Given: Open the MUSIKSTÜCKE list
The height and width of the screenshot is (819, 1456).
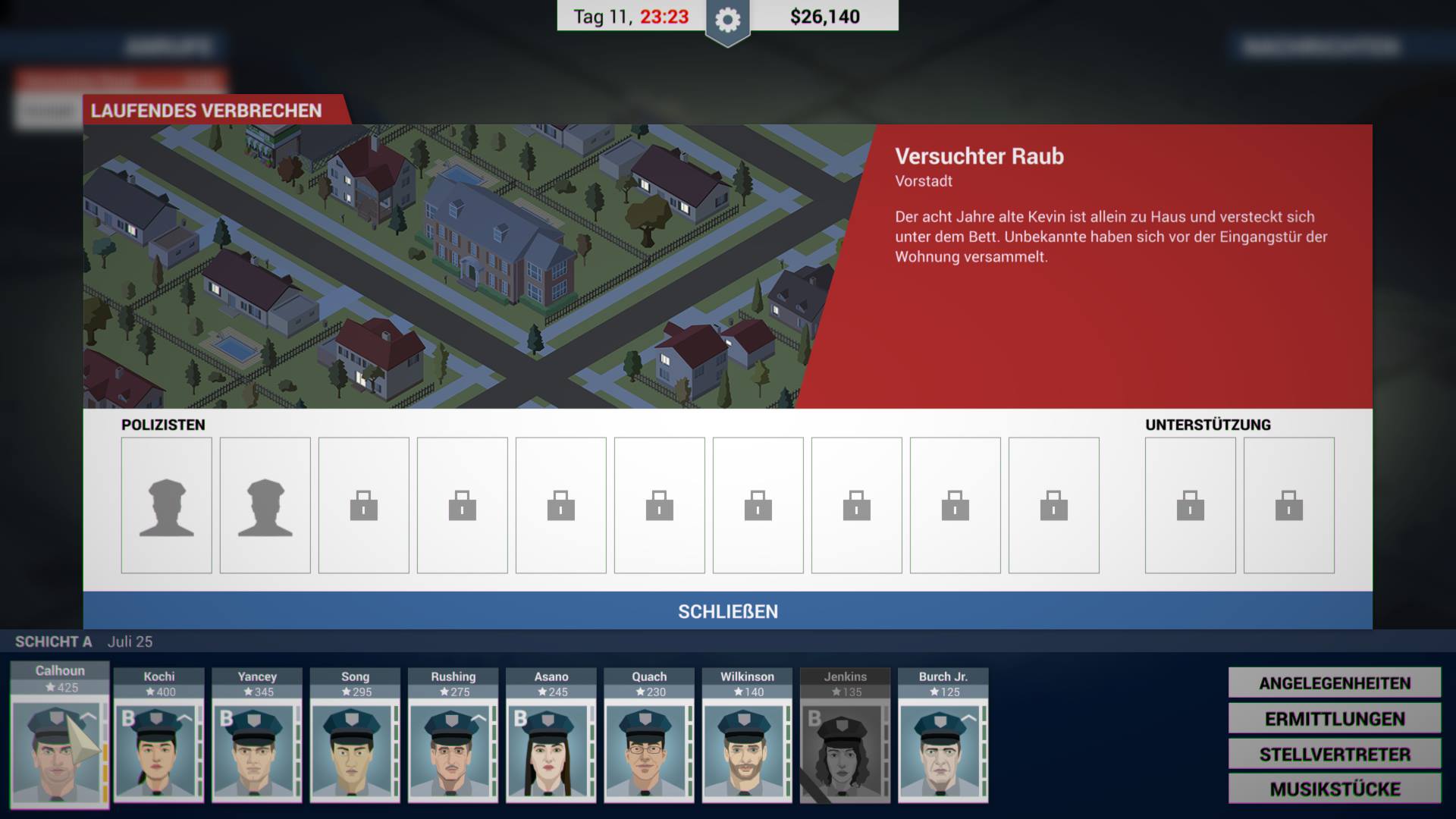Looking at the screenshot, I should [1335, 789].
